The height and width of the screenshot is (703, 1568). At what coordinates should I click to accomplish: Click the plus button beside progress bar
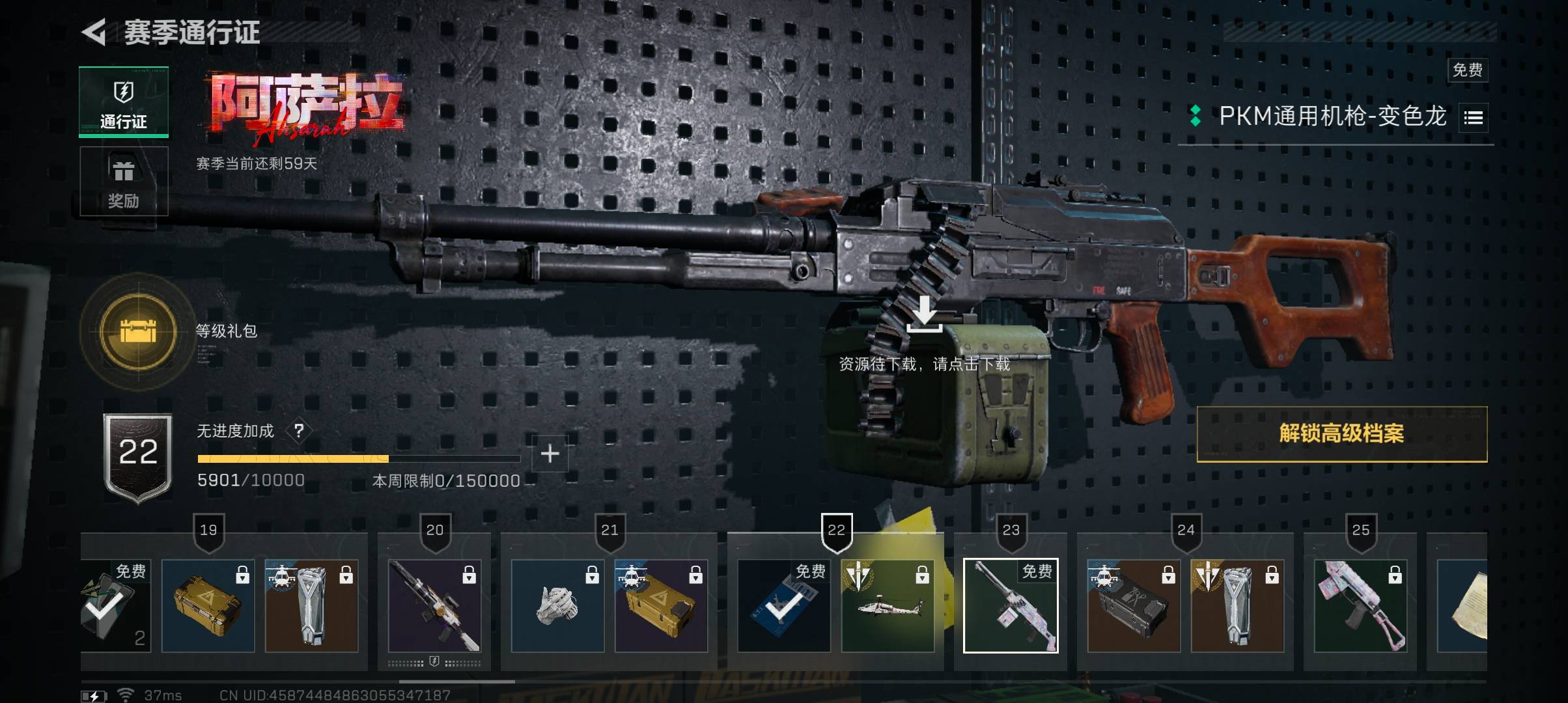pos(550,454)
